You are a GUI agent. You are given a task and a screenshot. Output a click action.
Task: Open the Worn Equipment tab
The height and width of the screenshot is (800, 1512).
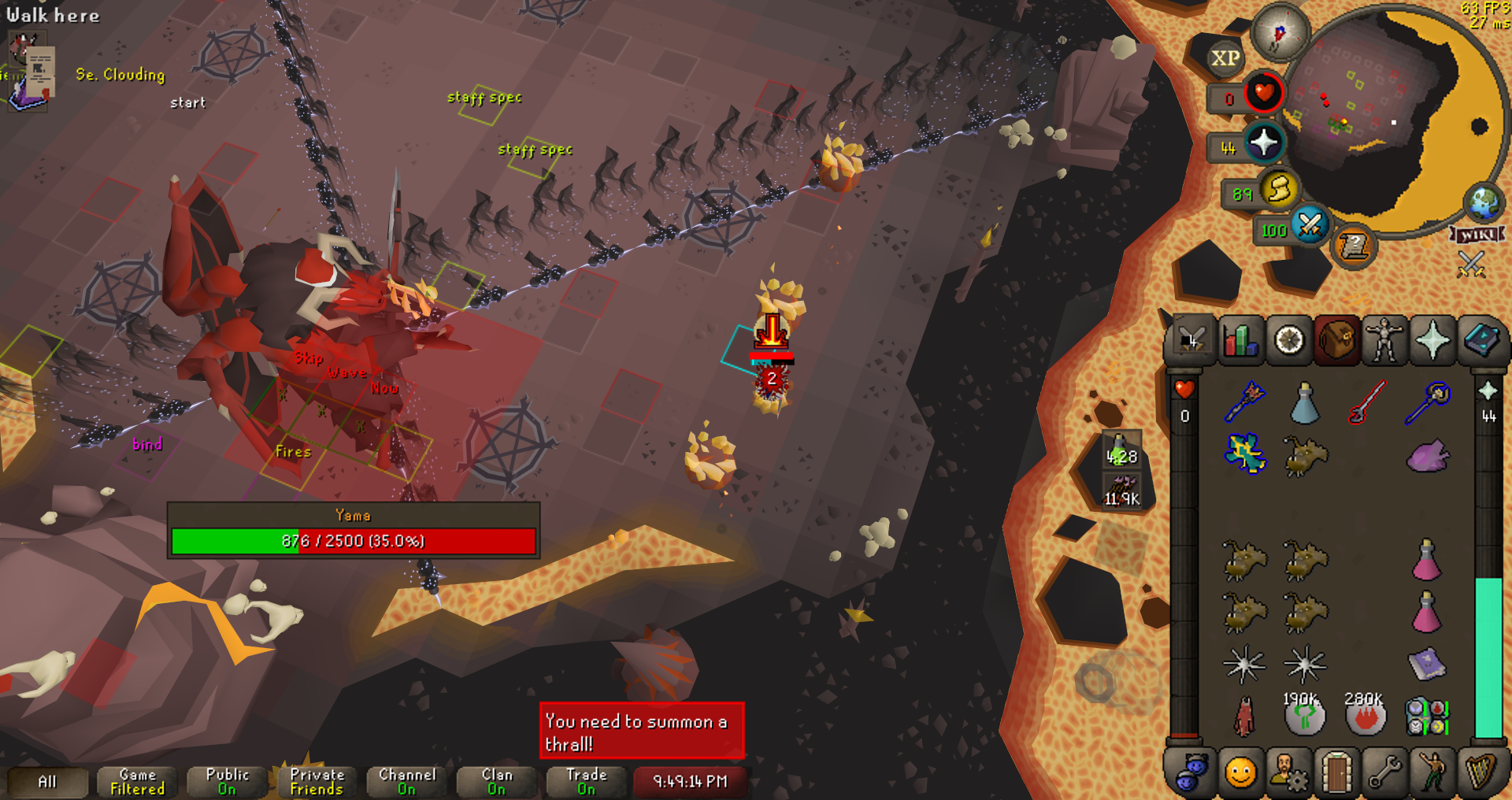tap(1384, 342)
